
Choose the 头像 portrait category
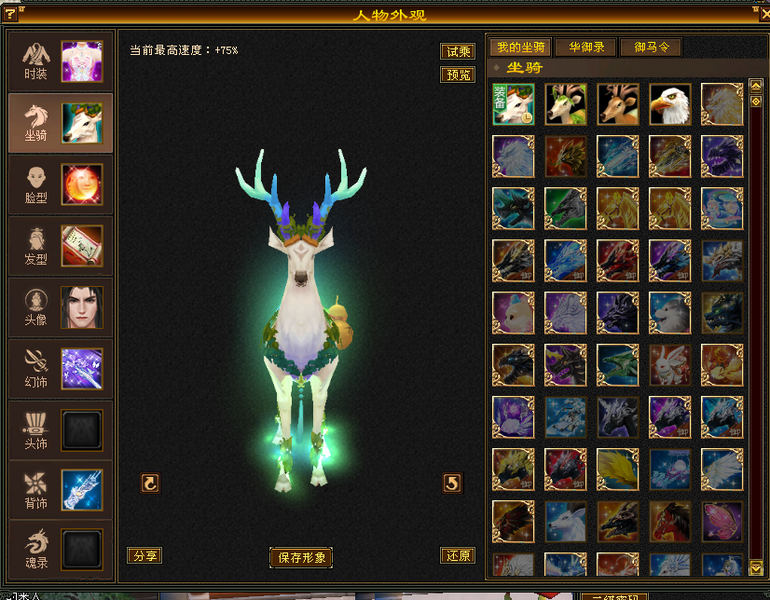60,307
